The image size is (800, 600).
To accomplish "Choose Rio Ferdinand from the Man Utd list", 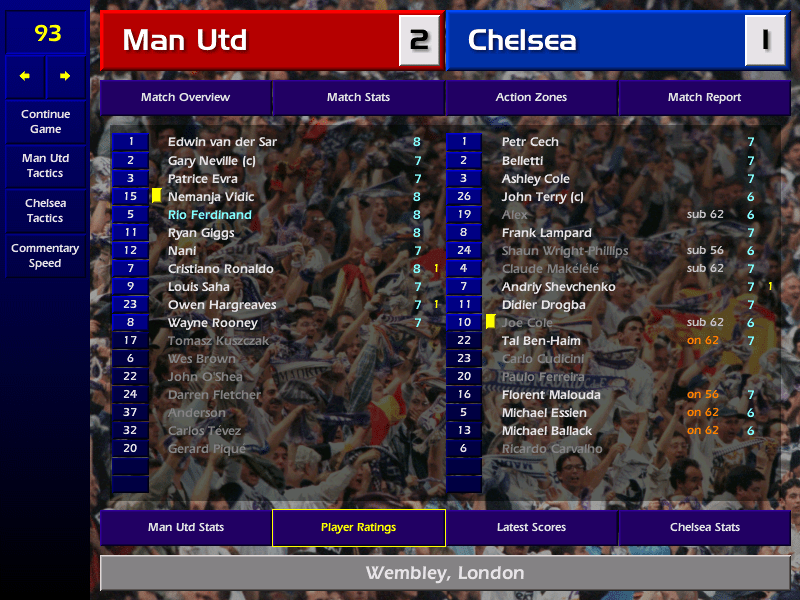I will tap(210, 215).
